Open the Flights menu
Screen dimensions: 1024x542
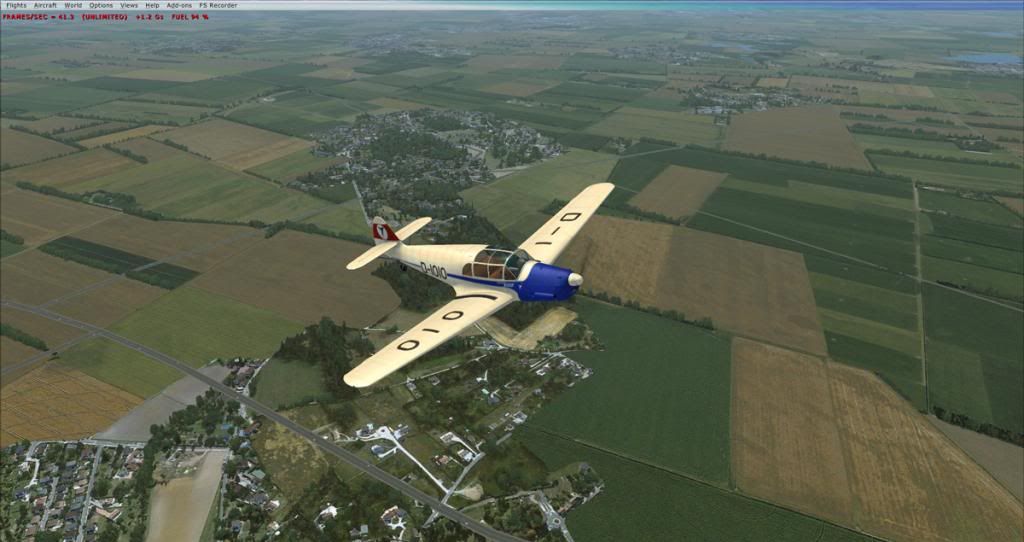pyautogui.click(x=16, y=5)
